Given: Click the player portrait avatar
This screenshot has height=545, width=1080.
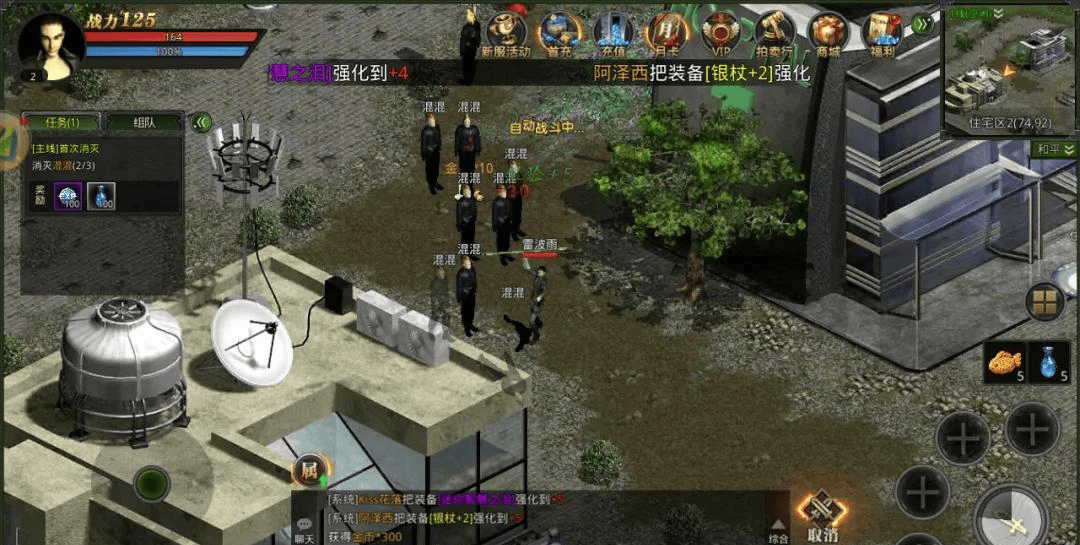Looking at the screenshot, I should [x=48, y=44].
